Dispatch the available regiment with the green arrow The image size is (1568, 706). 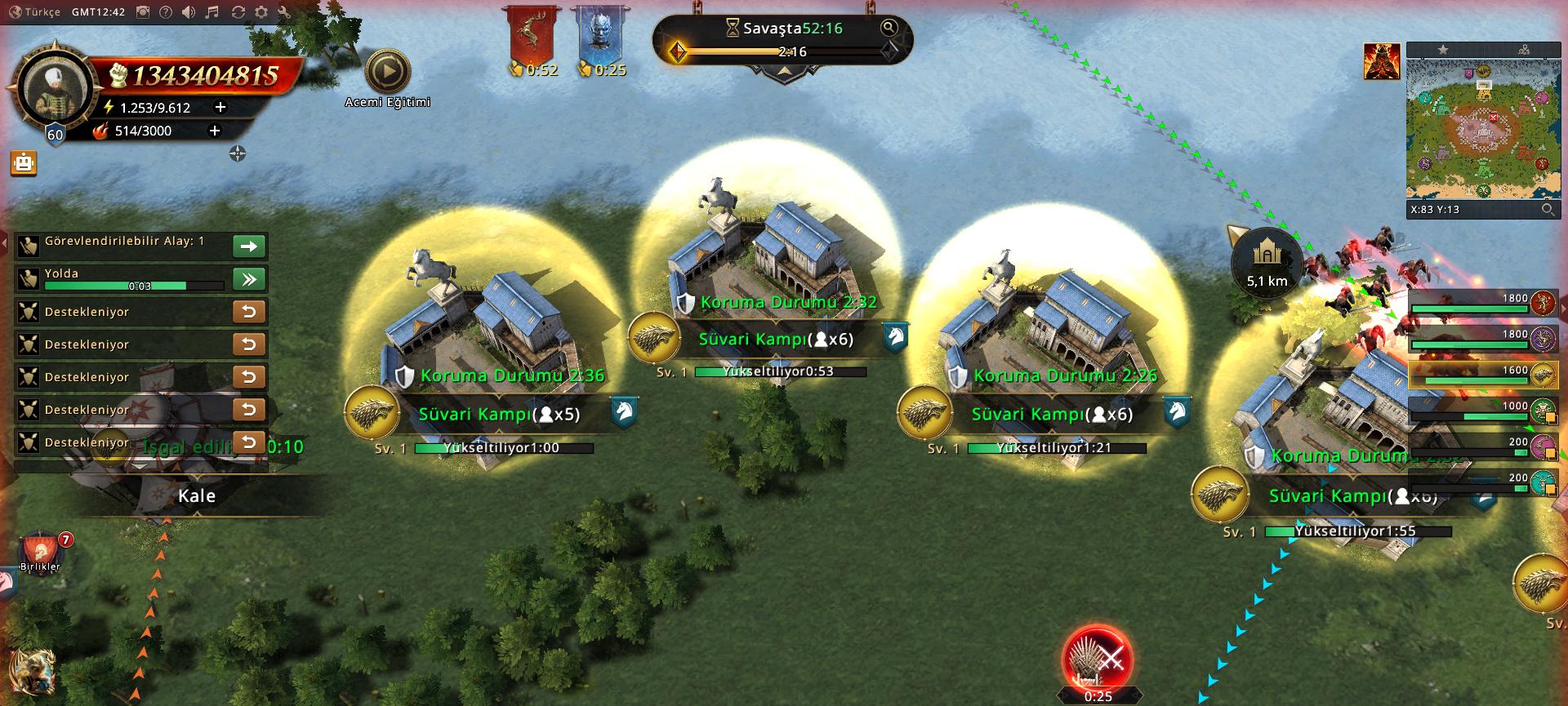click(249, 246)
